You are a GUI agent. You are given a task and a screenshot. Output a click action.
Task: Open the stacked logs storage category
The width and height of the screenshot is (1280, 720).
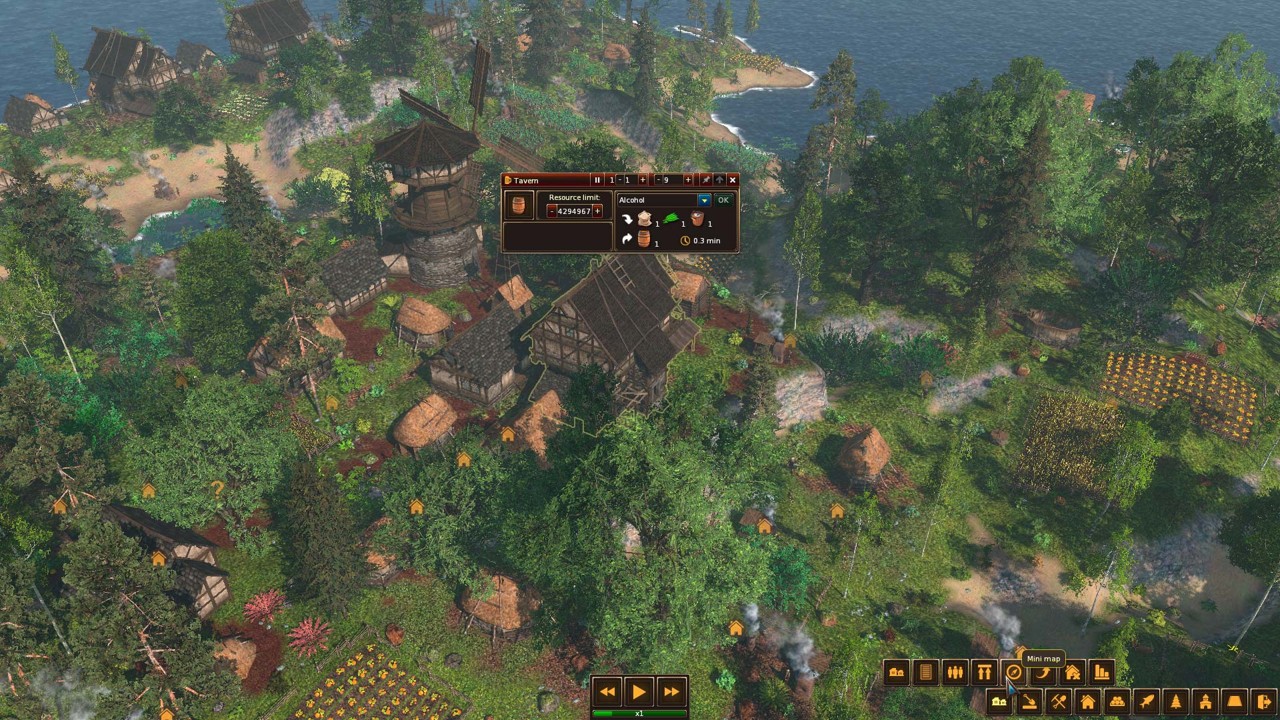[x=1116, y=702]
